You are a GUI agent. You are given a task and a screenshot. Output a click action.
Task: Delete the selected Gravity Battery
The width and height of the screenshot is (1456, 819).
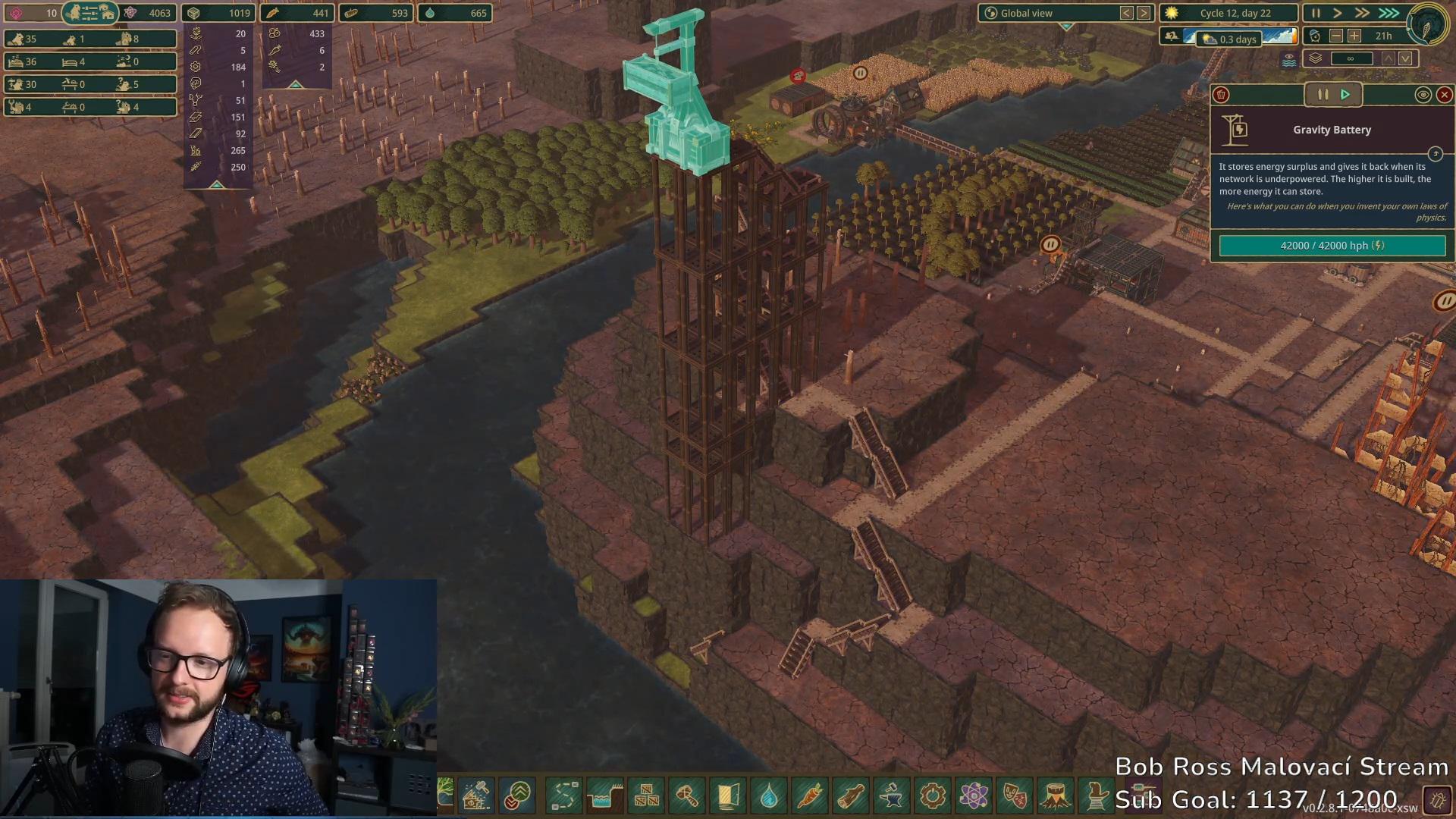(x=1221, y=95)
